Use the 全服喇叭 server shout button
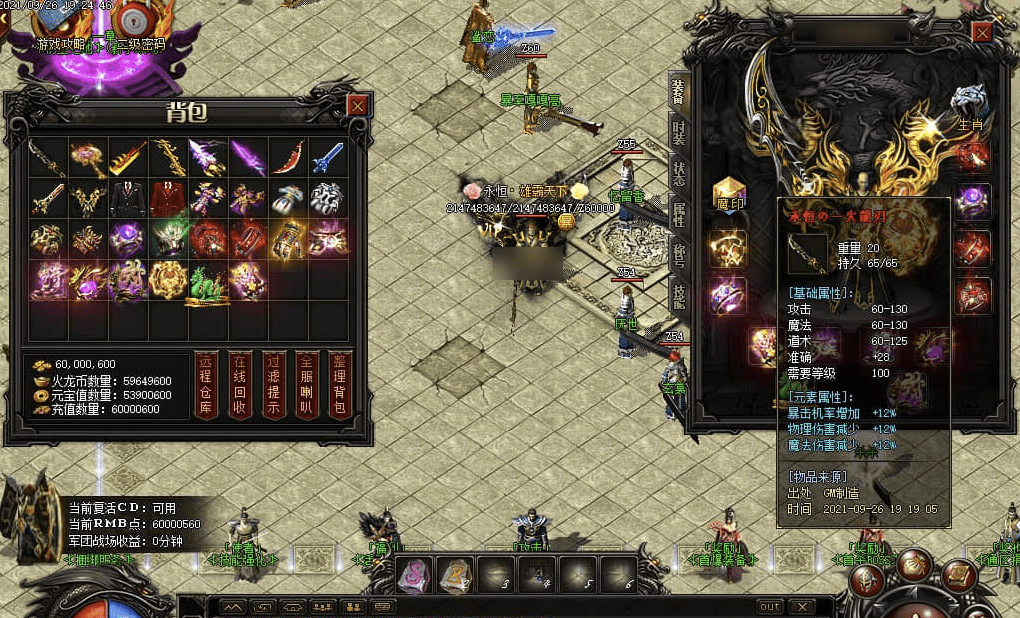Image resolution: width=1020 pixels, height=618 pixels. (307, 385)
